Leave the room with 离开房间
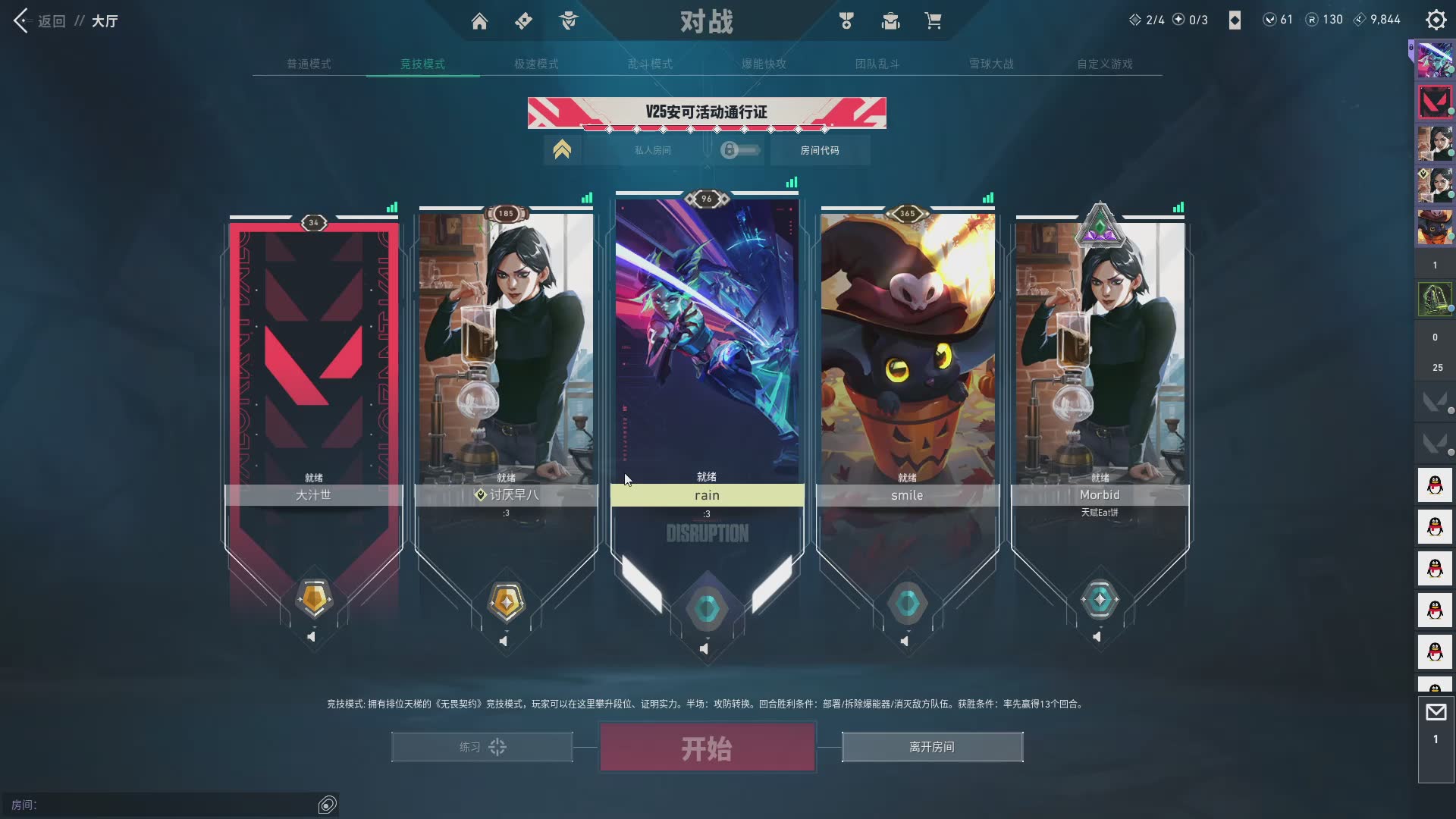This screenshot has width=1456, height=819. (x=932, y=747)
